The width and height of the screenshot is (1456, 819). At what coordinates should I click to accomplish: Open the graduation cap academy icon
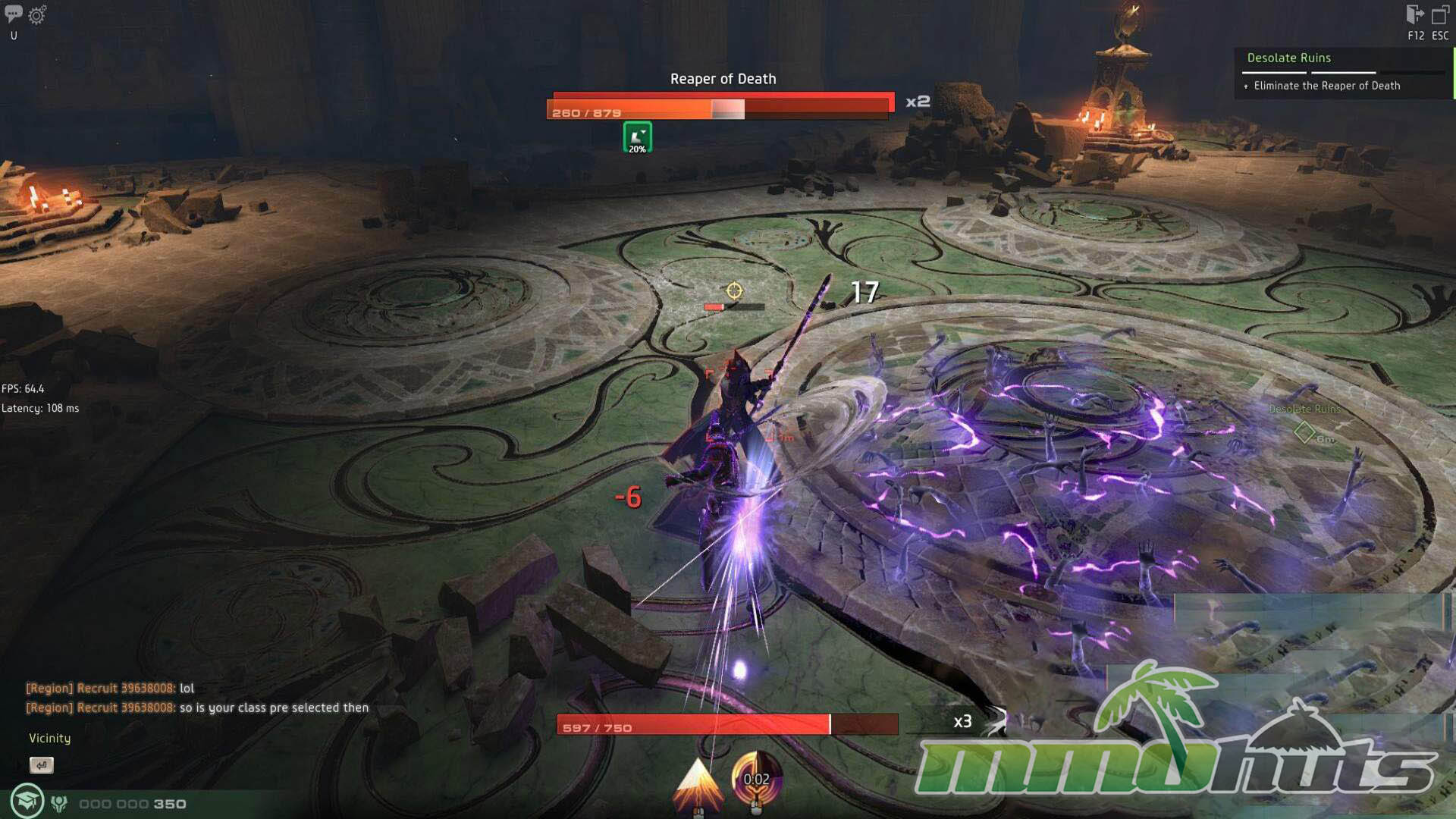point(27,802)
